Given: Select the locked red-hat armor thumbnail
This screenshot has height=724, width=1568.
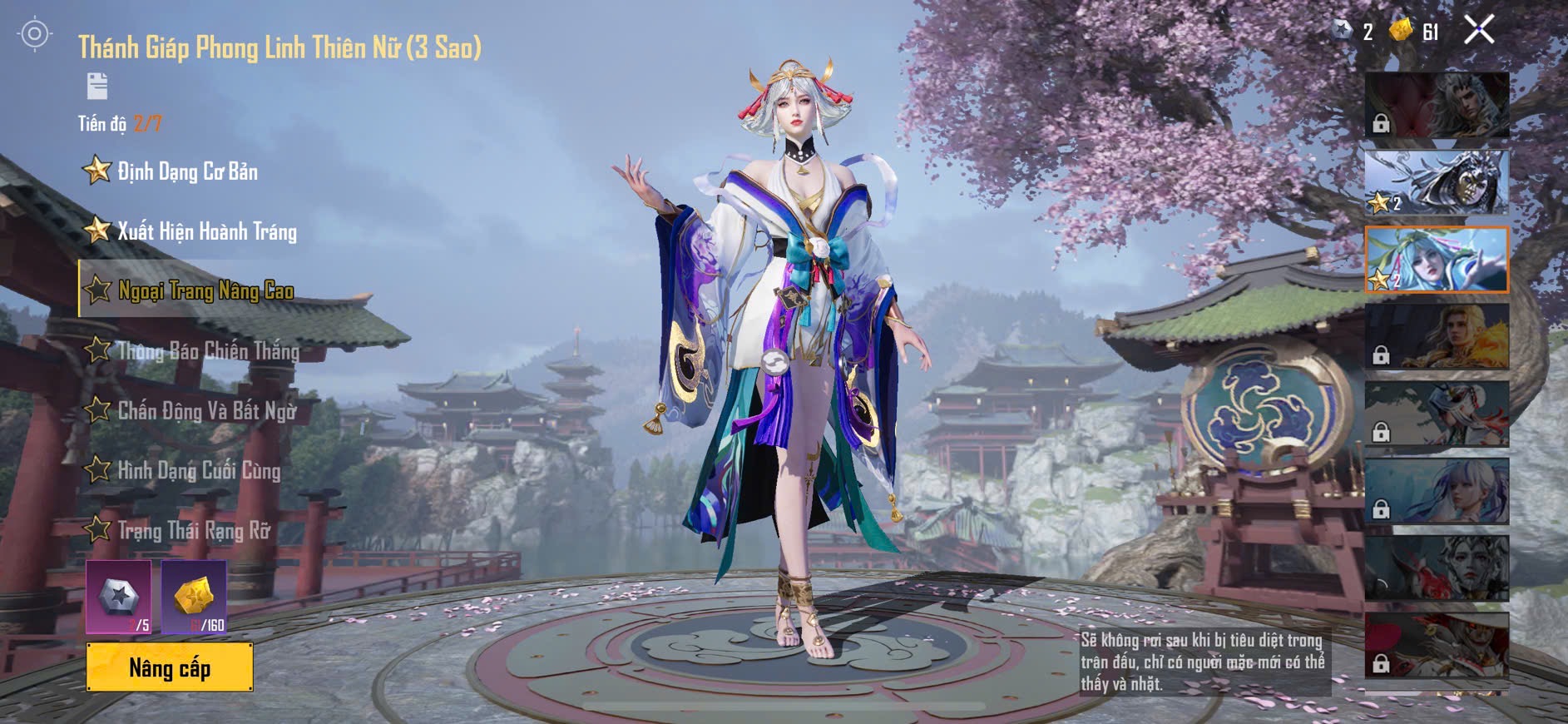Looking at the screenshot, I should click(x=1437, y=645).
